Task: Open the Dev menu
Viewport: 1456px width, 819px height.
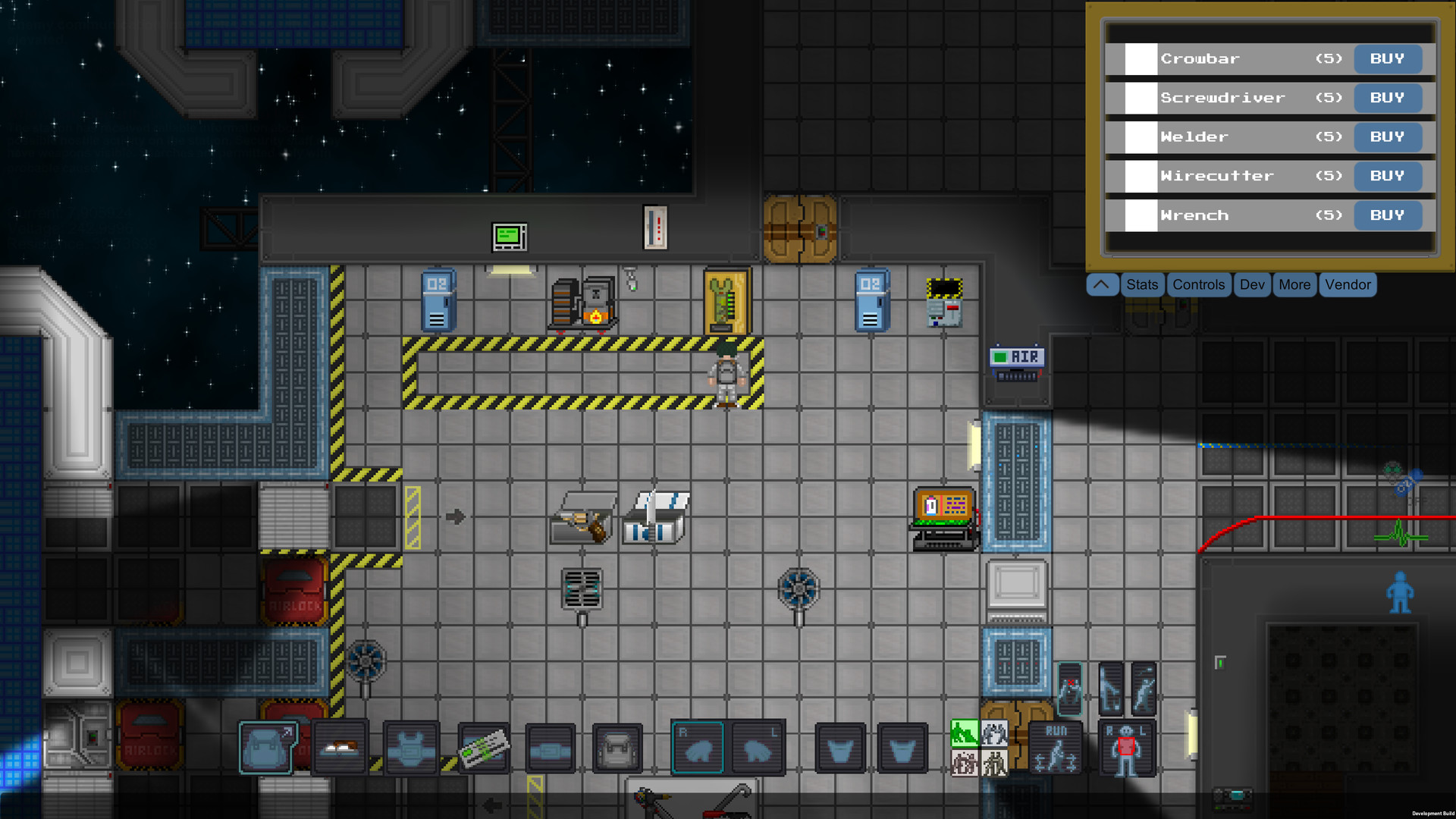Action: click(1252, 284)
